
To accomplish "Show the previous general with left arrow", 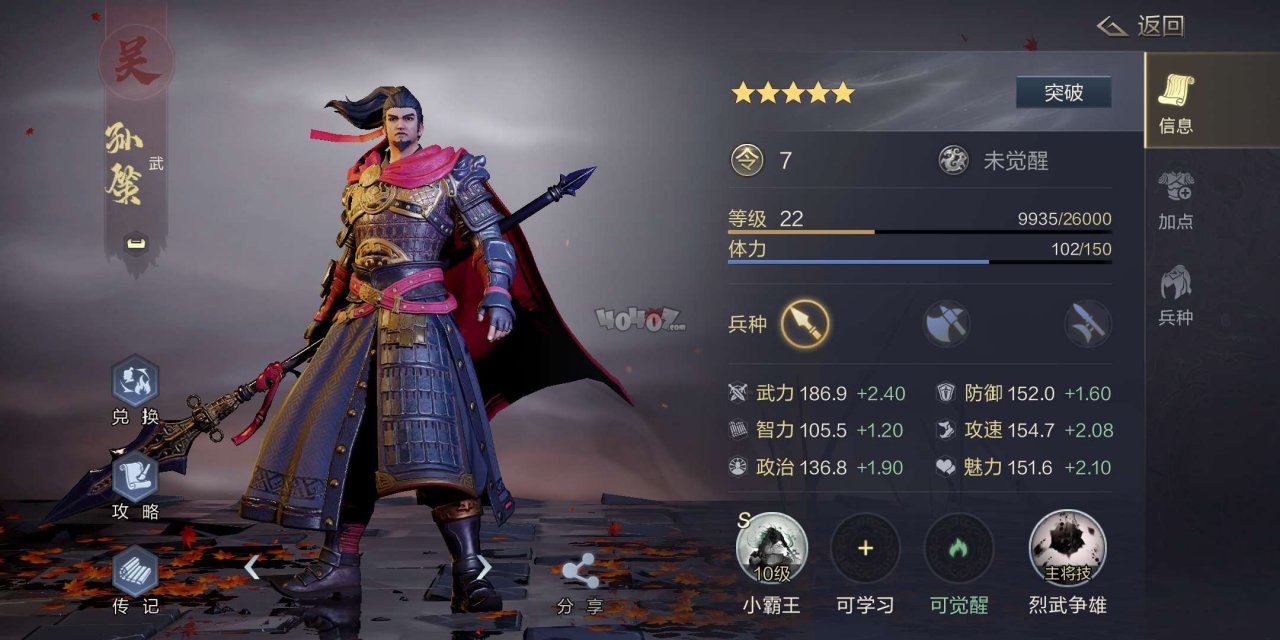I will click(252, 568).
